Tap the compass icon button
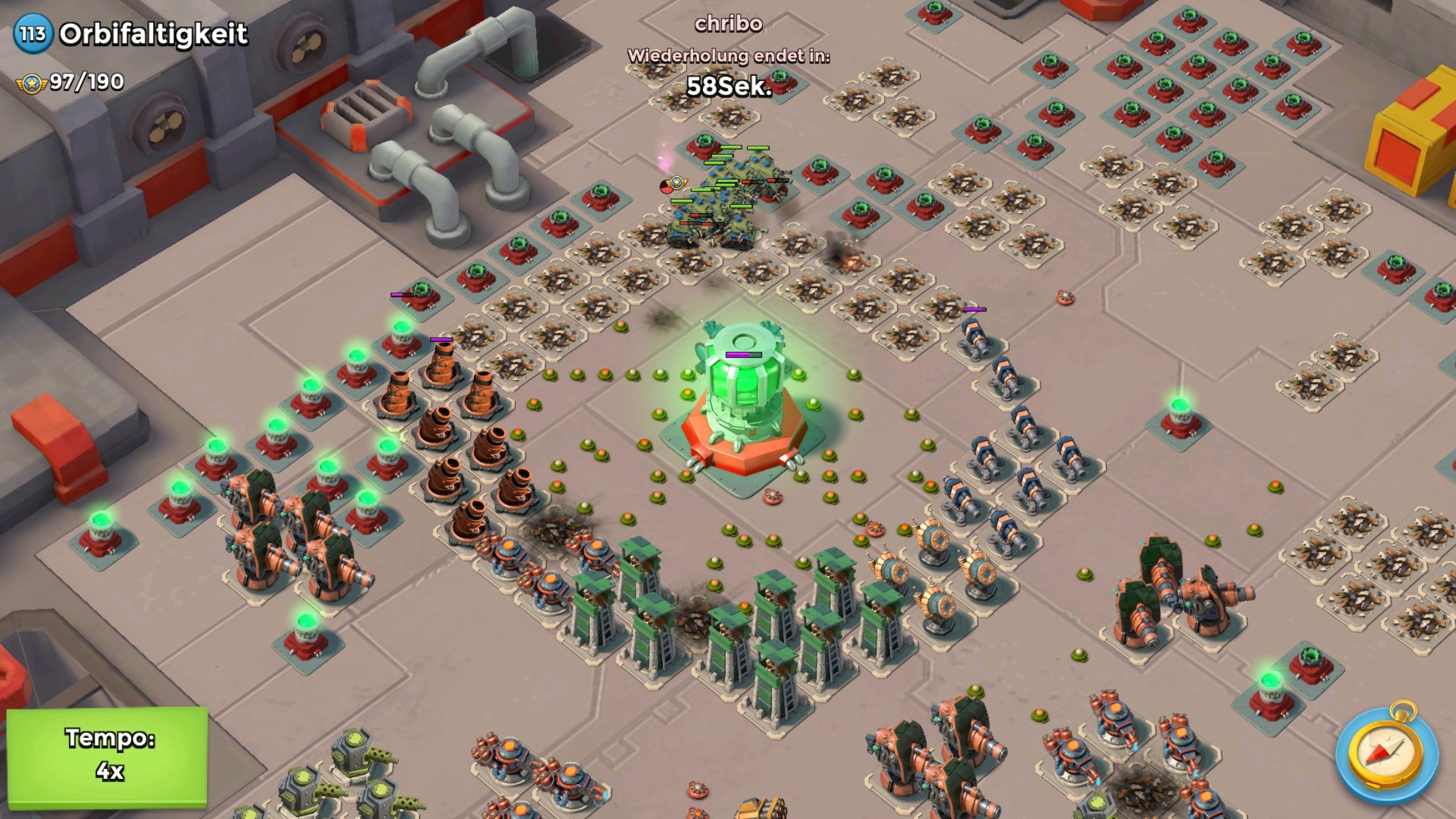This screenshot has width=1456, height=819. tap(1386, 752)
